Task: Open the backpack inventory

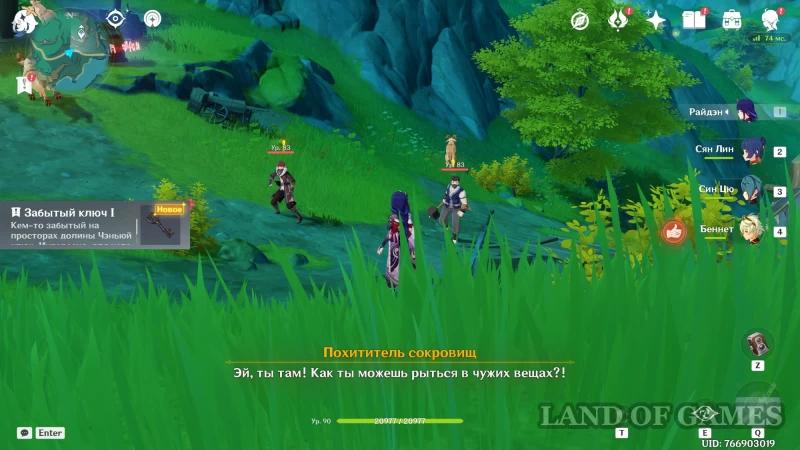Action: click(x=731, y=20)
